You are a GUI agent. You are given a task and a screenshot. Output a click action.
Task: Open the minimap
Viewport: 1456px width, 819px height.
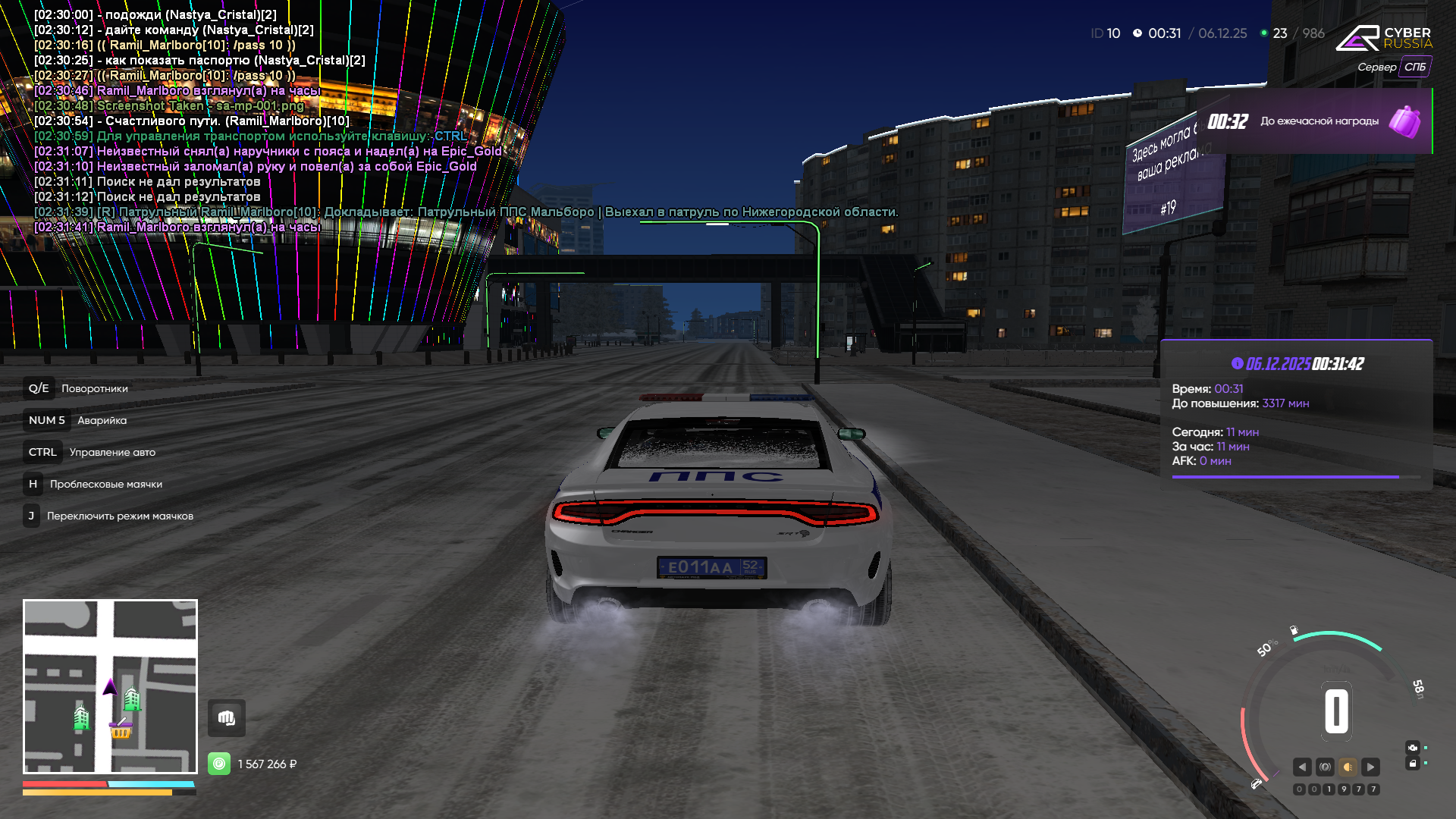(110, 686)
